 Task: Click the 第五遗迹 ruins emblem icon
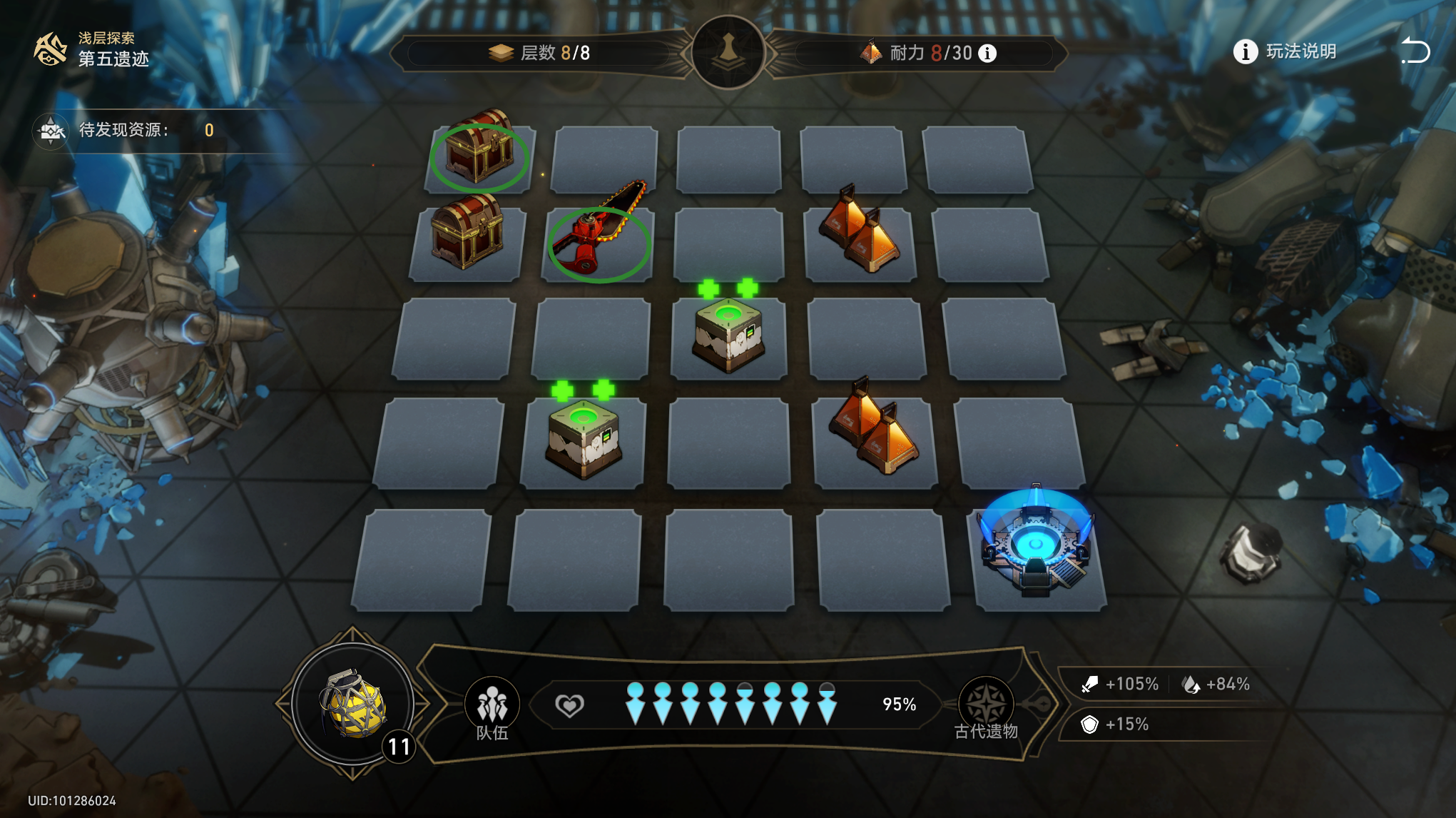pos(51,49)
